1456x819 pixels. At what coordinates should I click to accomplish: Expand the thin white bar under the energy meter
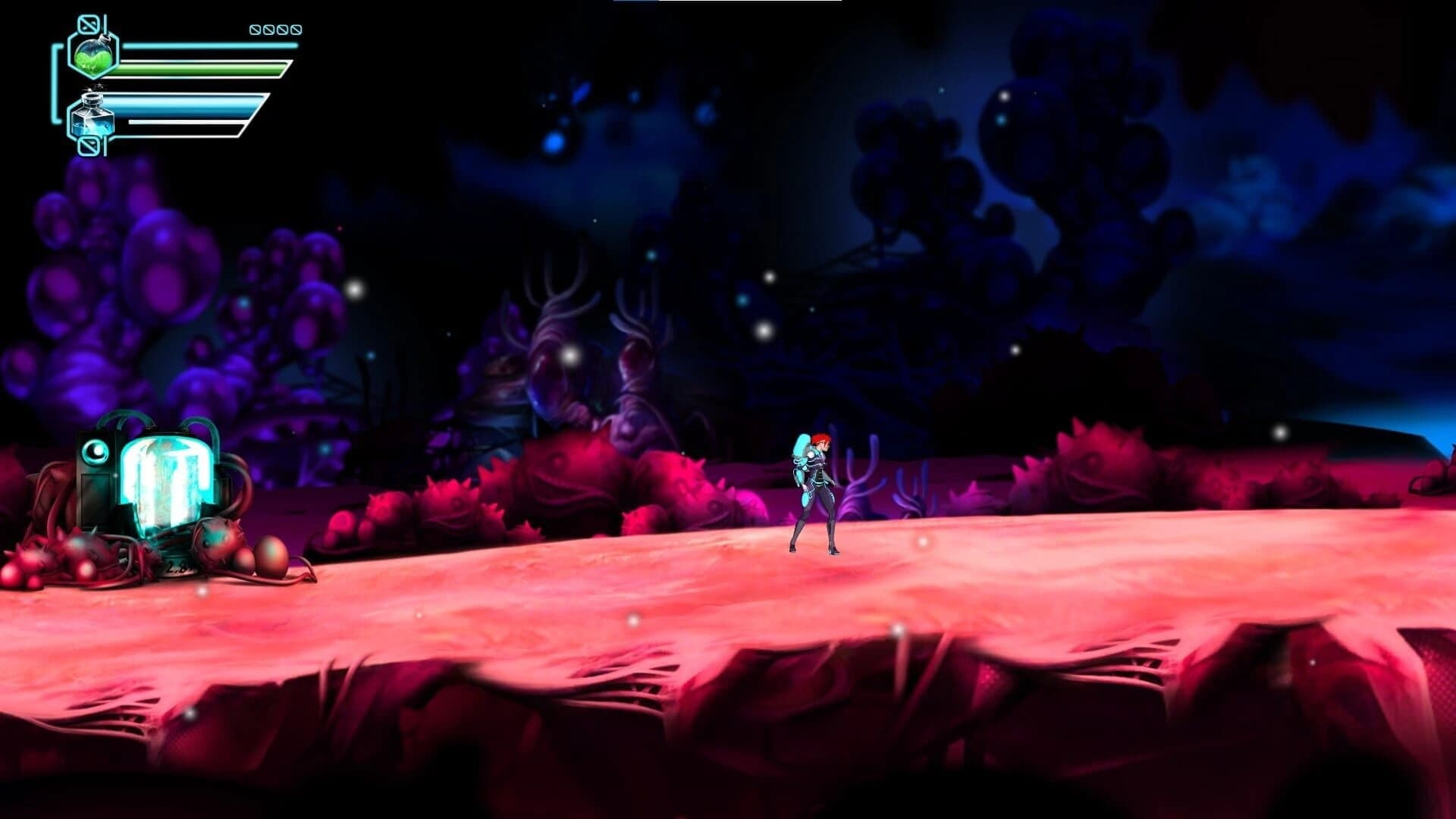[x=184, y=122]
